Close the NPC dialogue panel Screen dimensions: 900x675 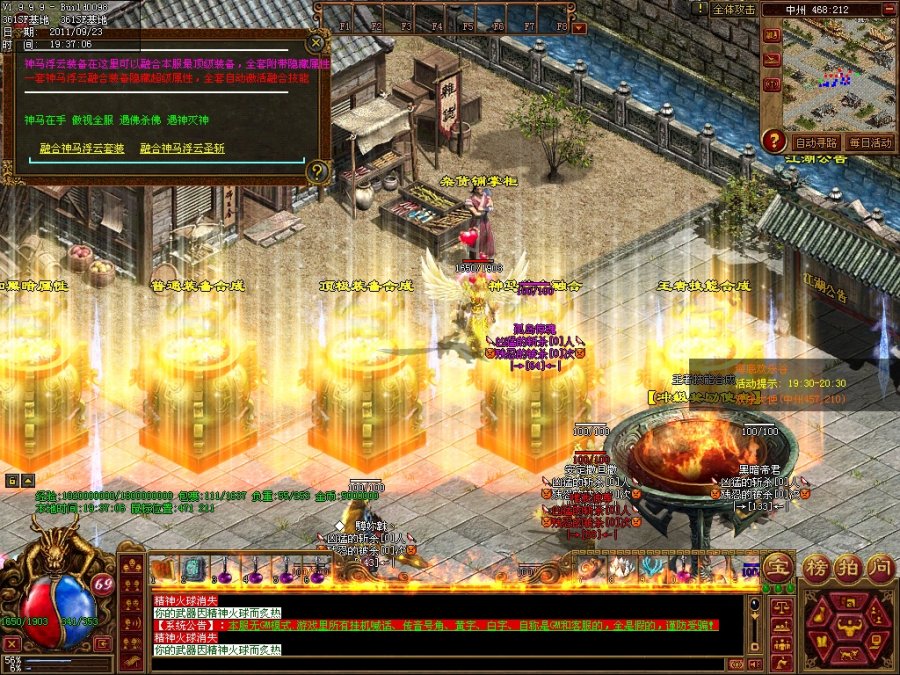[316, 43]
